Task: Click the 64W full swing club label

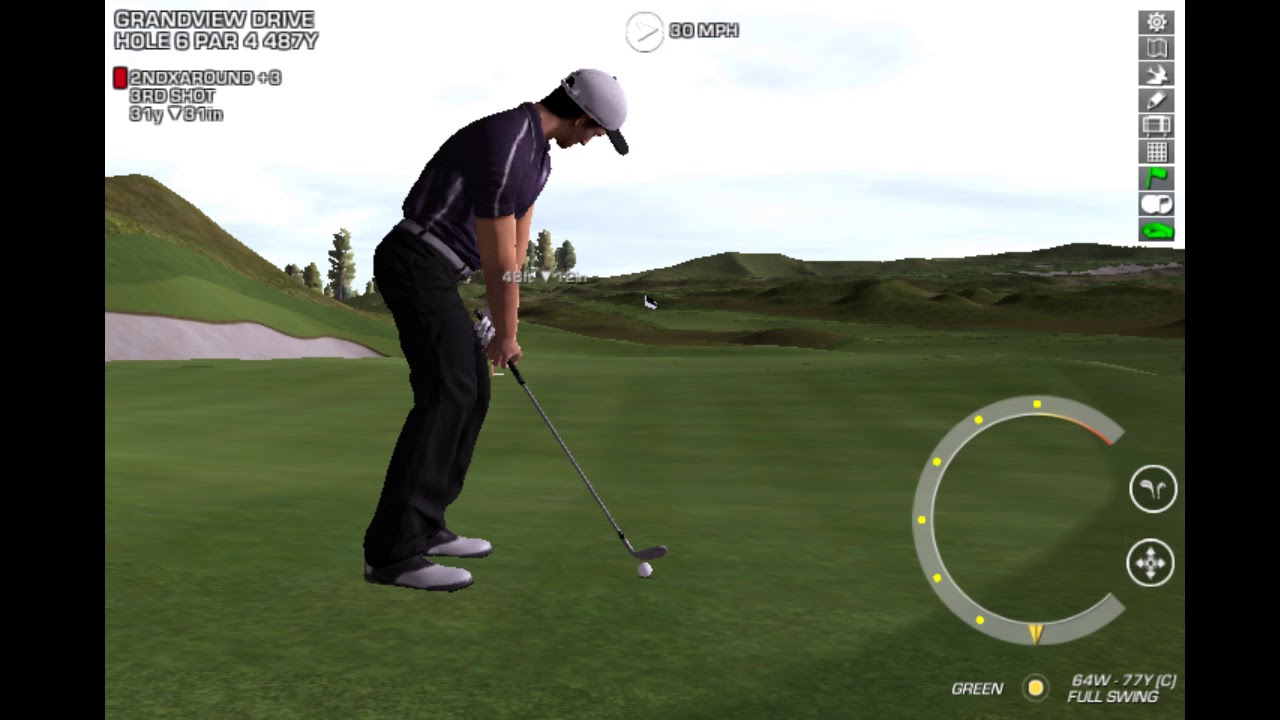Action: pyautogui.click(x=1122, y=688)
